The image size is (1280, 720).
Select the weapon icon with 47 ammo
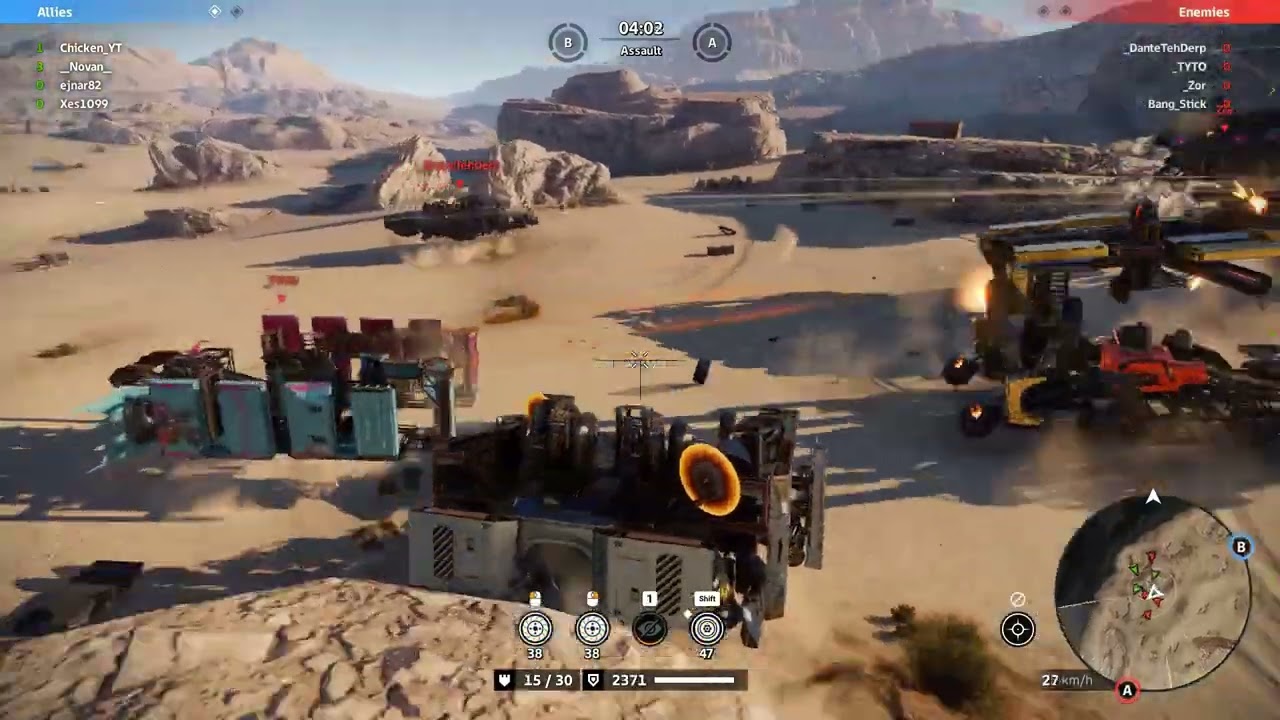(707, 628)
